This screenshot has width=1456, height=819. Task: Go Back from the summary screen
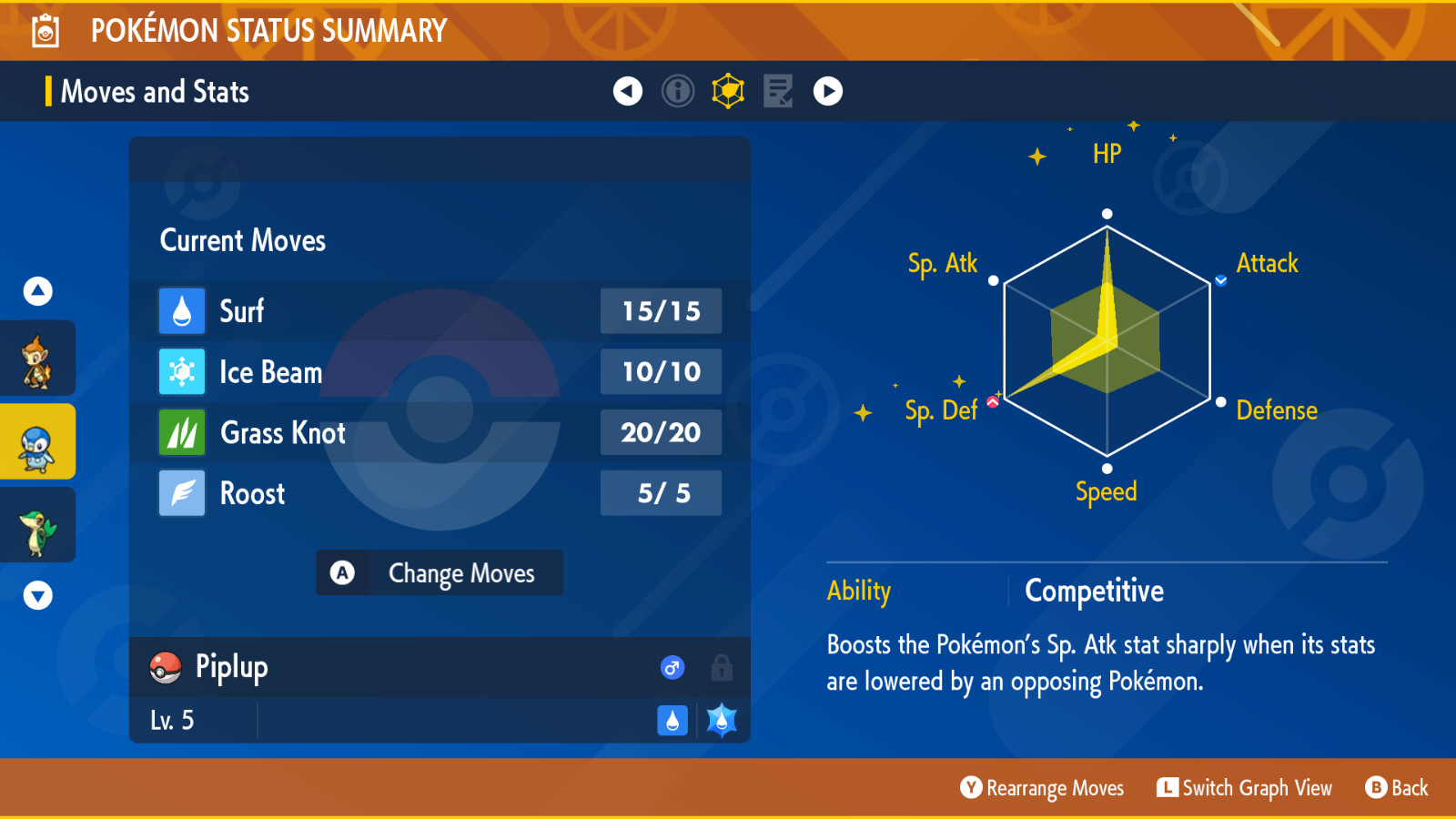pos(1397,788)
